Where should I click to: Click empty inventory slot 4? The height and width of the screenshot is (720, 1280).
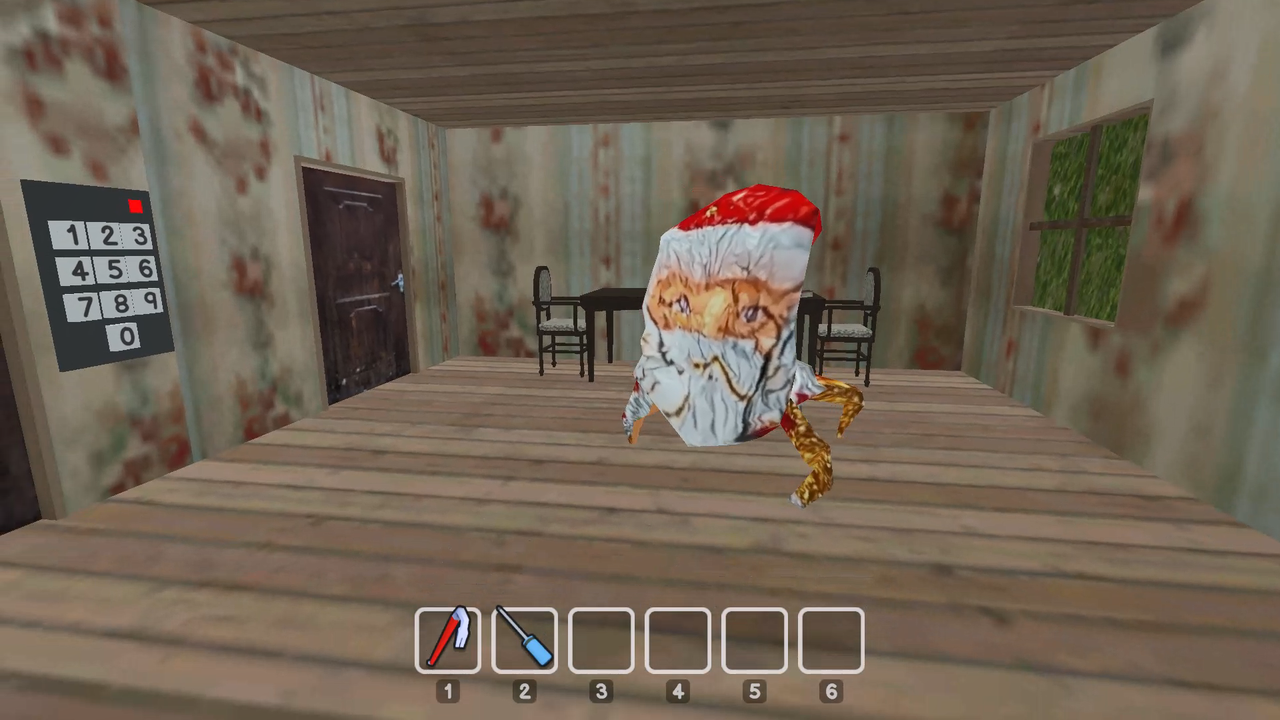click(x=677, y=638)
